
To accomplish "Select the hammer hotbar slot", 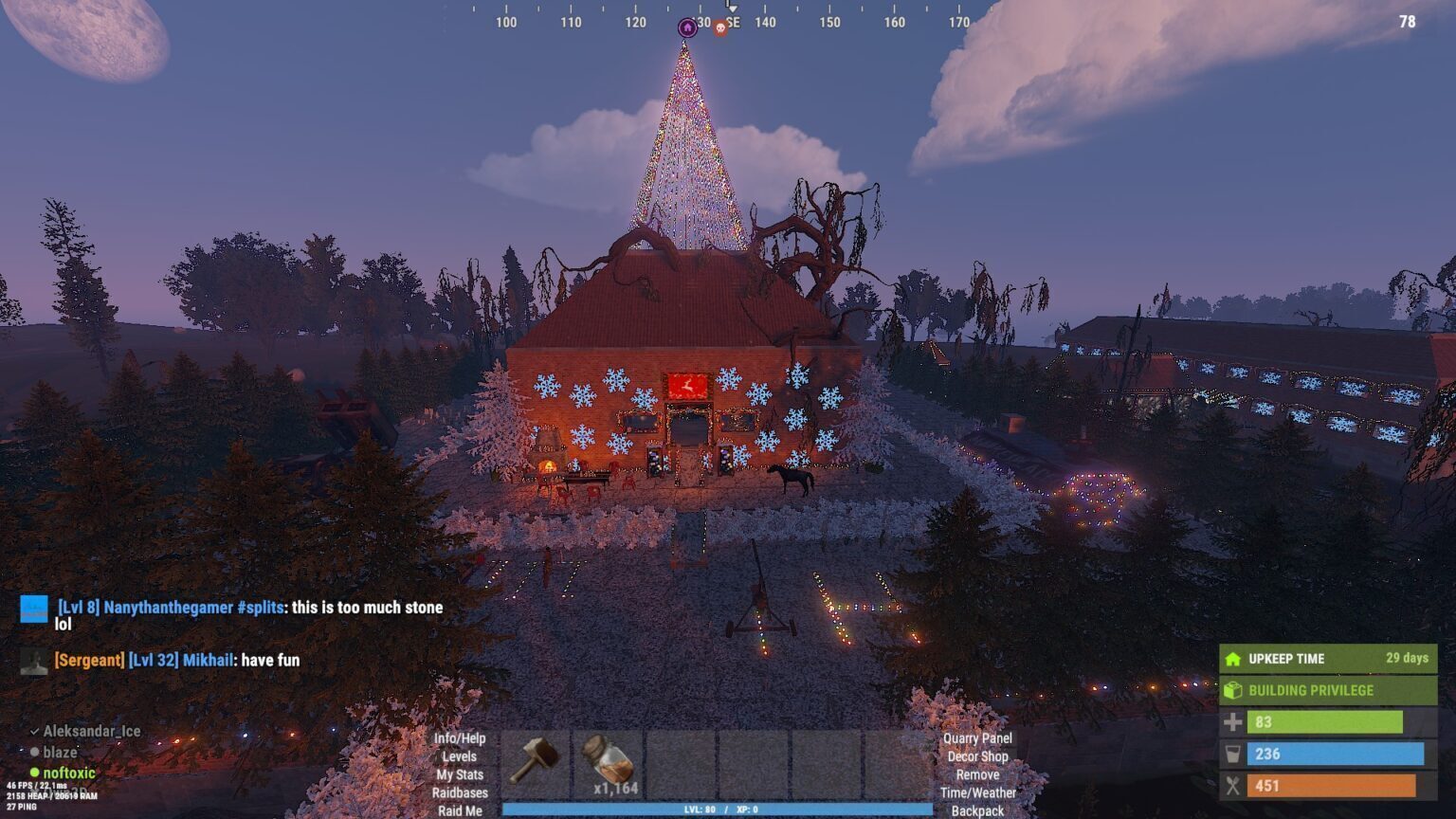I will (x=536, y=763).
